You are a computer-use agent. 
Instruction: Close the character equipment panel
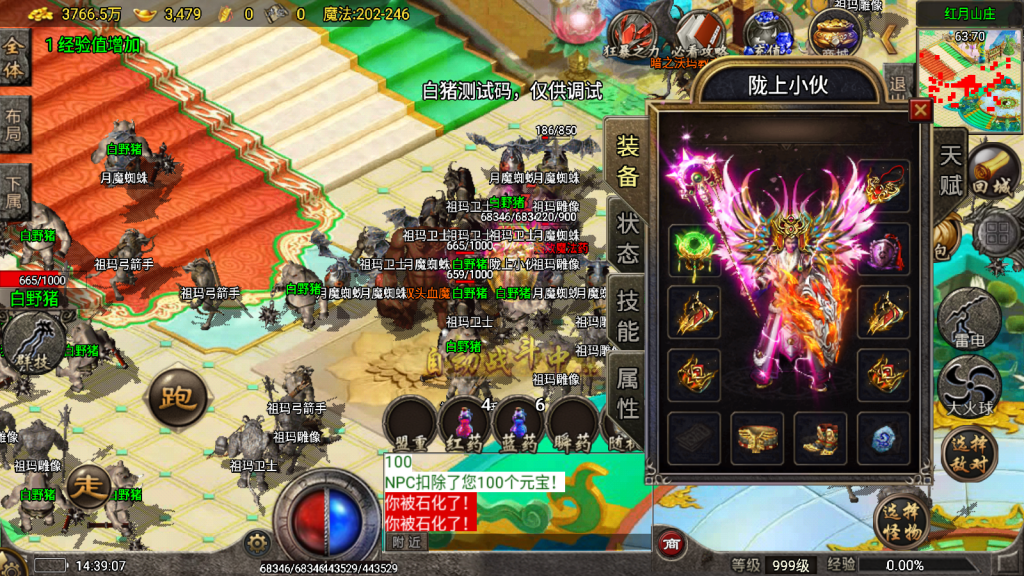click(x=919, y=111)
